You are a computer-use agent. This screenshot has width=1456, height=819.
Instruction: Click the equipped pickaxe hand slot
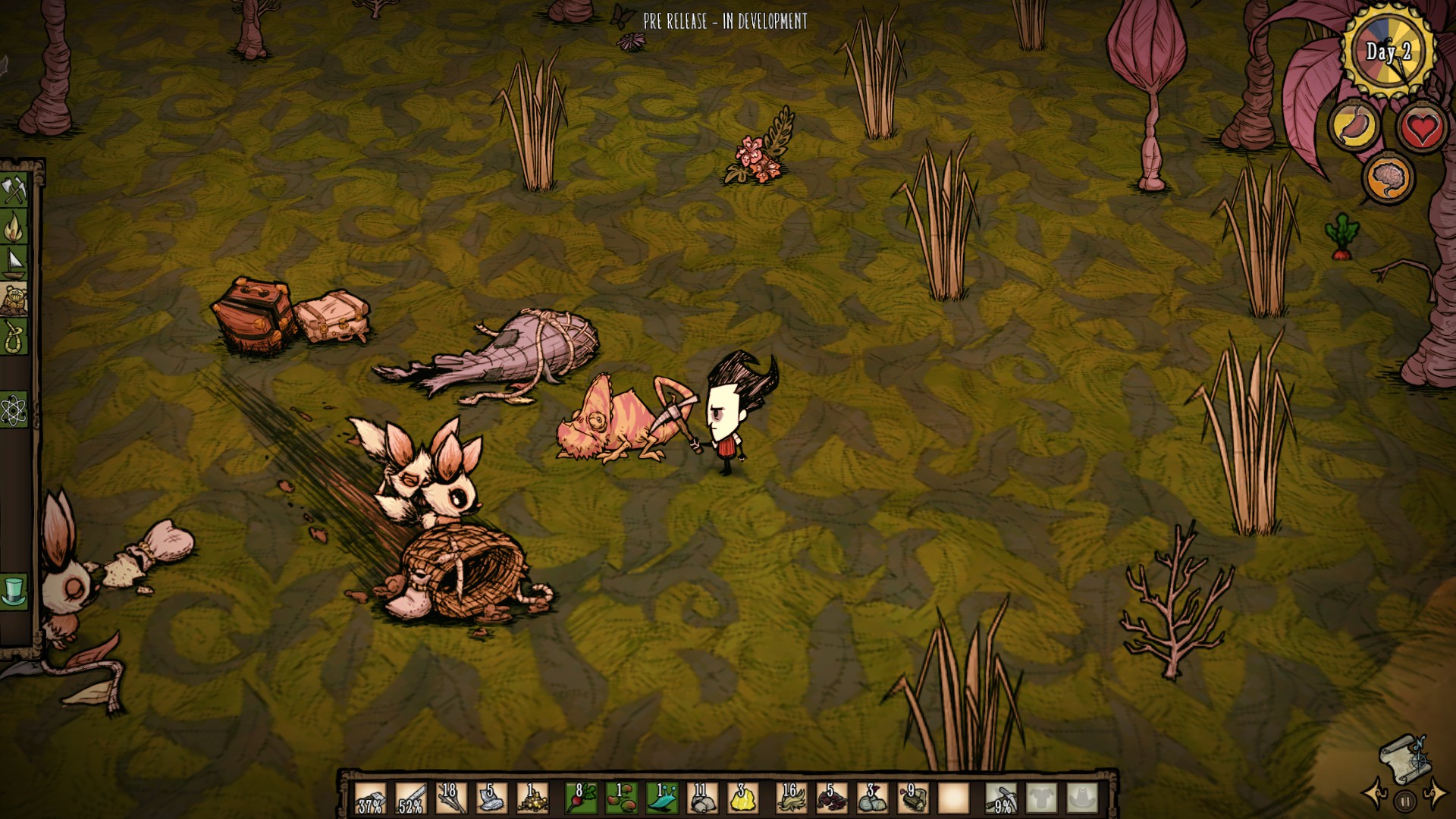1001,798
